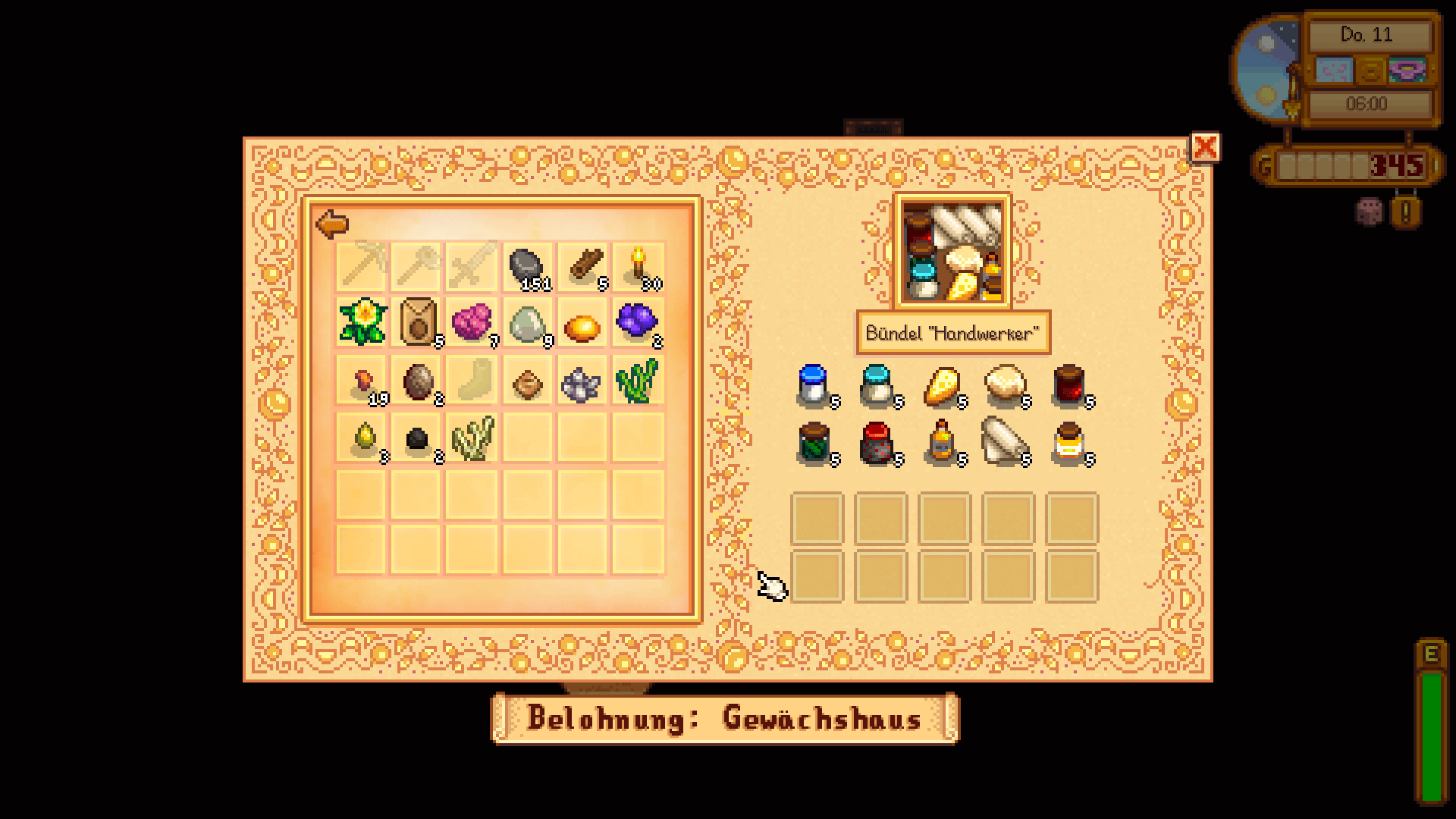Pick the wood stack in inventory
Screen dimensions: 1456x819
582,267
